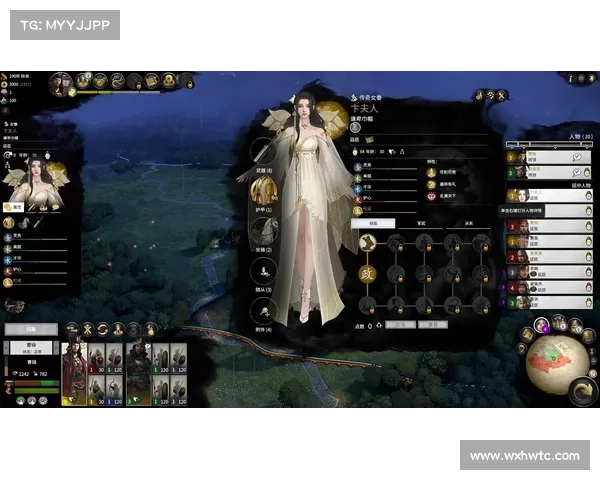
Task: Choose the 随从 follower slot
Action: [x=263, y=268]
